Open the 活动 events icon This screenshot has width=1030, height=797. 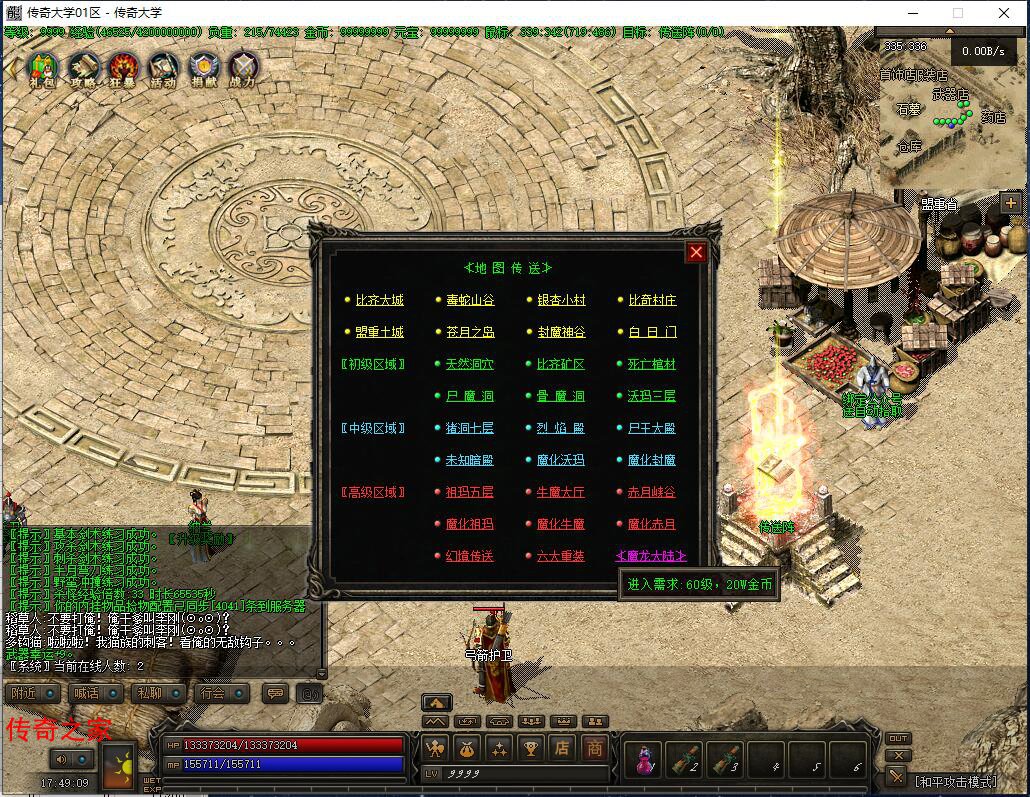(x=162, y=69)
